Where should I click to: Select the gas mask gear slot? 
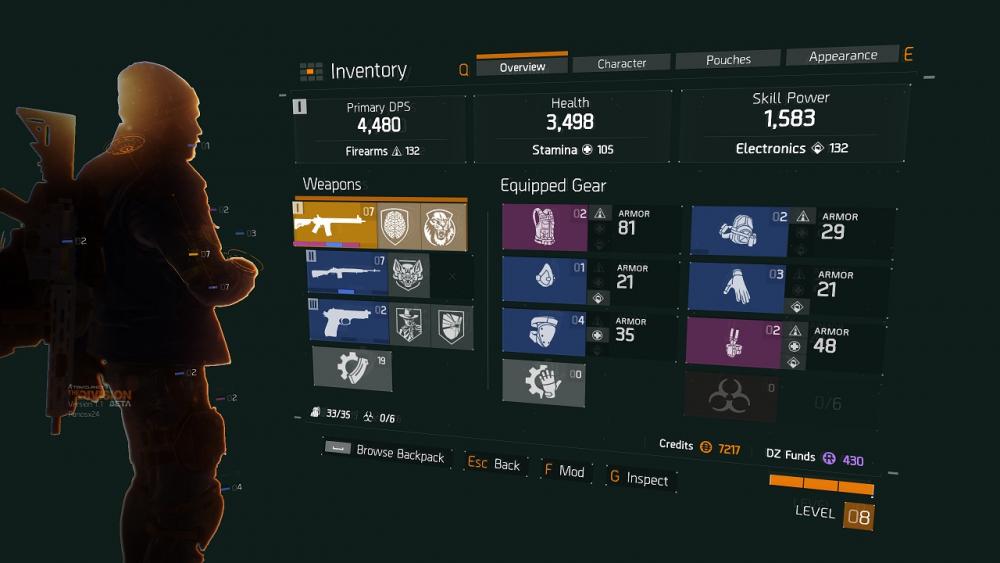[x=740, y=230]
